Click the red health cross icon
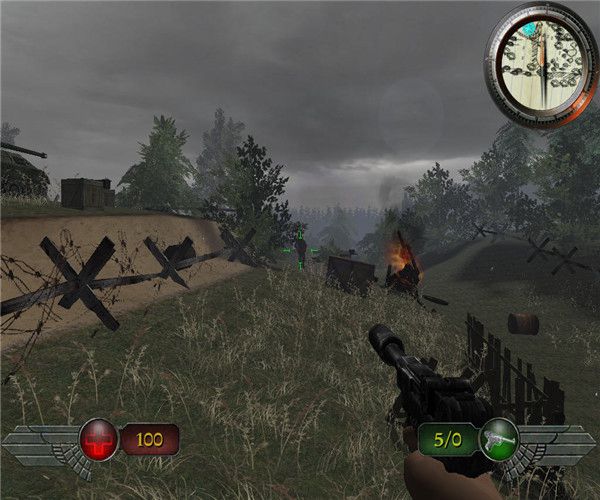This screenshot has width=600, height=500. (x=98, y=439)
